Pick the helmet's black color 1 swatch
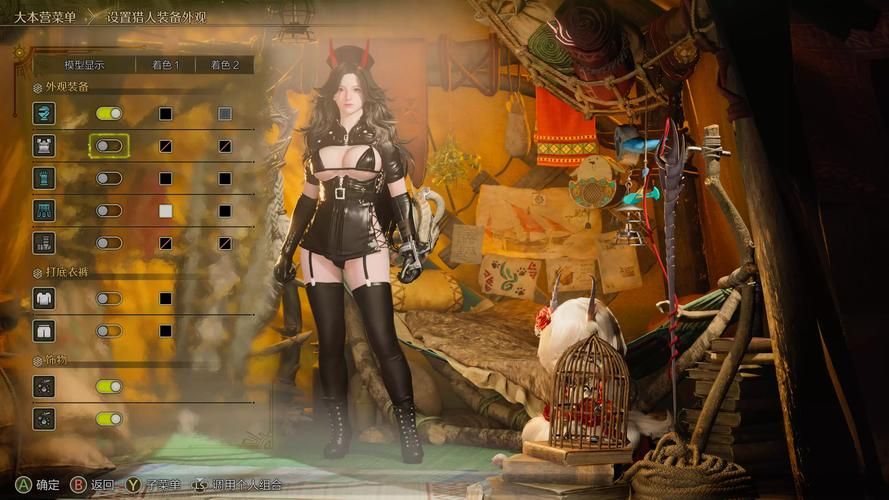This screenshot has height=500, width=889. click(165, 114)
